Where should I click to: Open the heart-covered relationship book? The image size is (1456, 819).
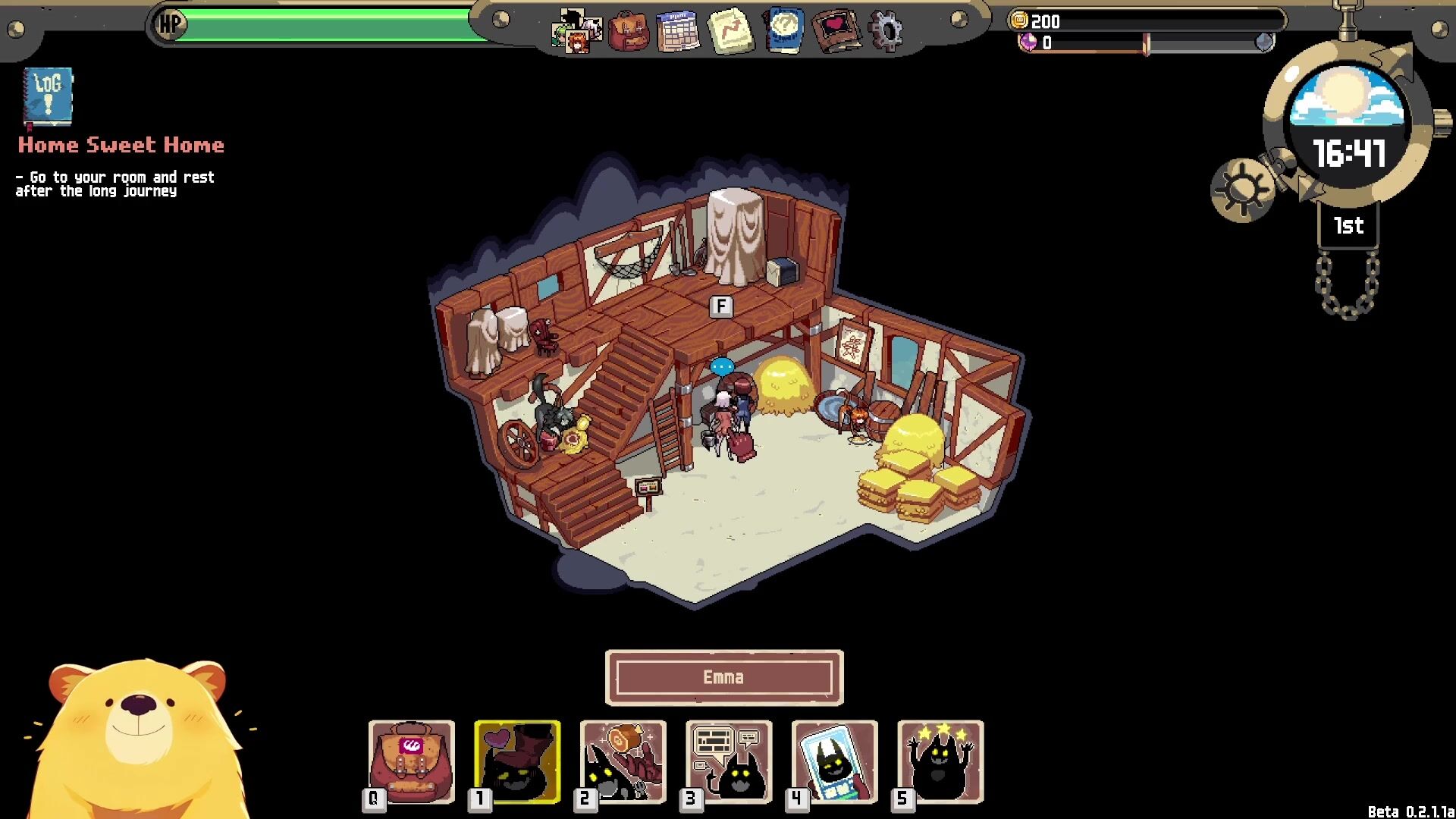tap(835, 31)
